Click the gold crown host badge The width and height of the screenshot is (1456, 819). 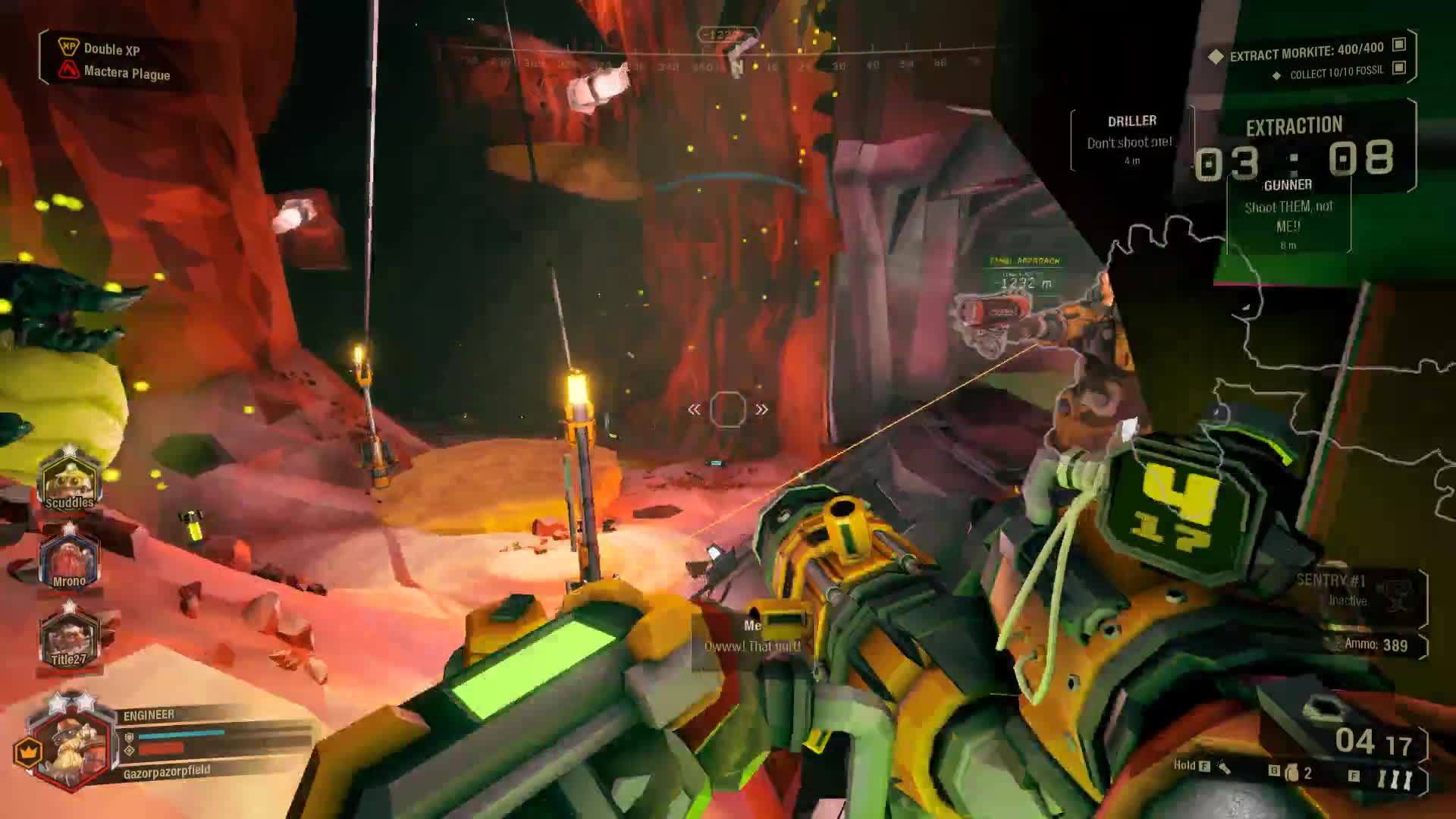click(28, 752)
